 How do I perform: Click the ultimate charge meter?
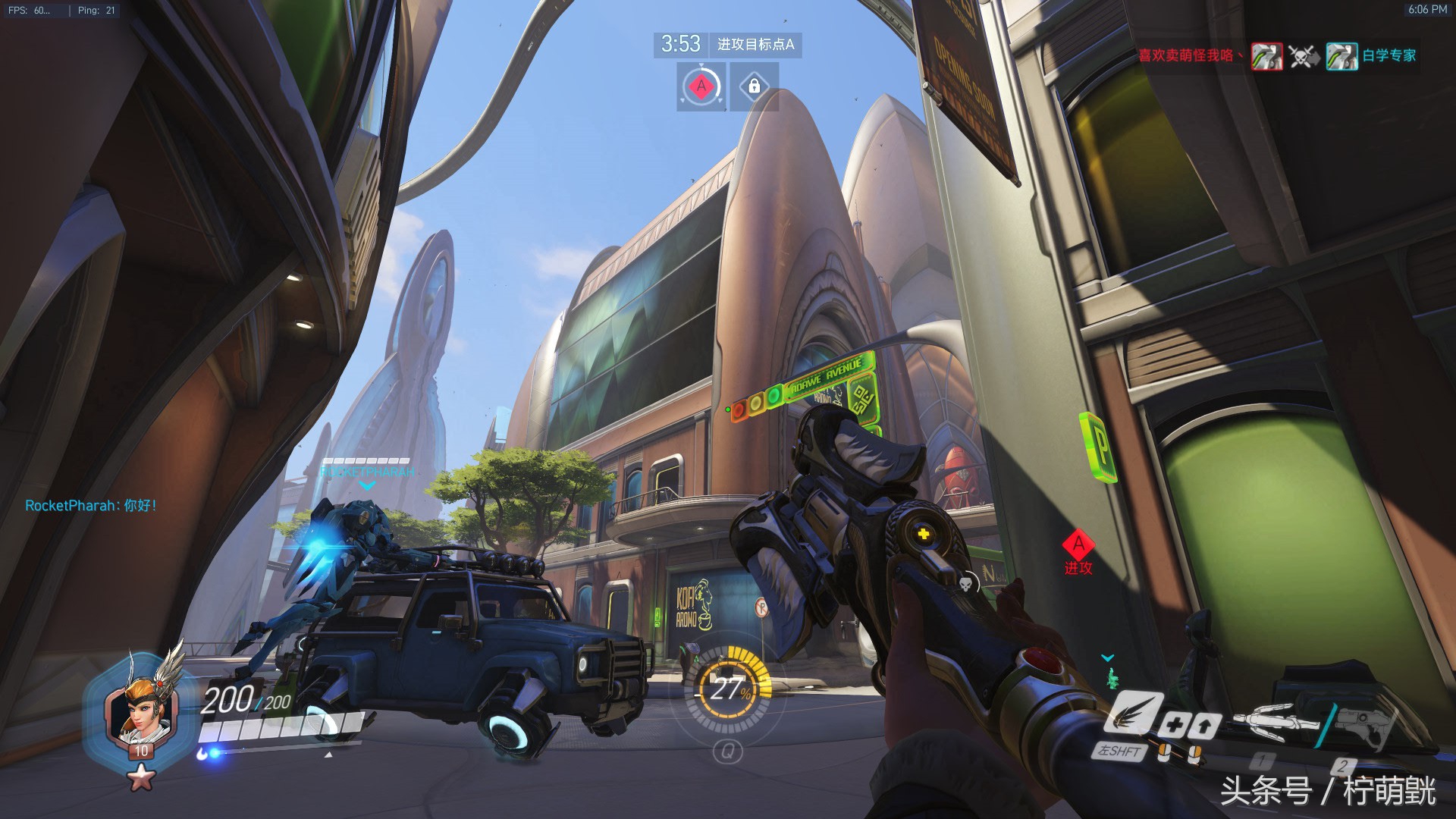[728, 689]
